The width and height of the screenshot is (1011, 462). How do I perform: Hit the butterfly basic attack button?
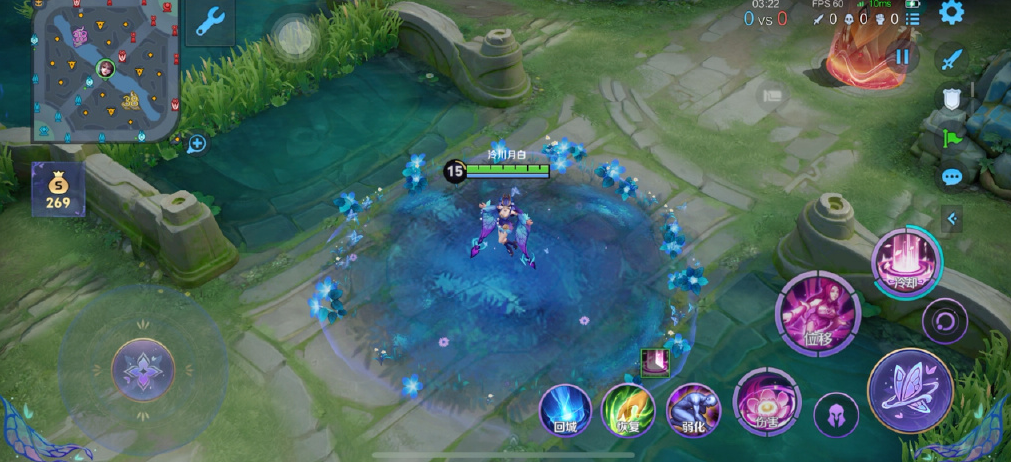tap(910, 390)
